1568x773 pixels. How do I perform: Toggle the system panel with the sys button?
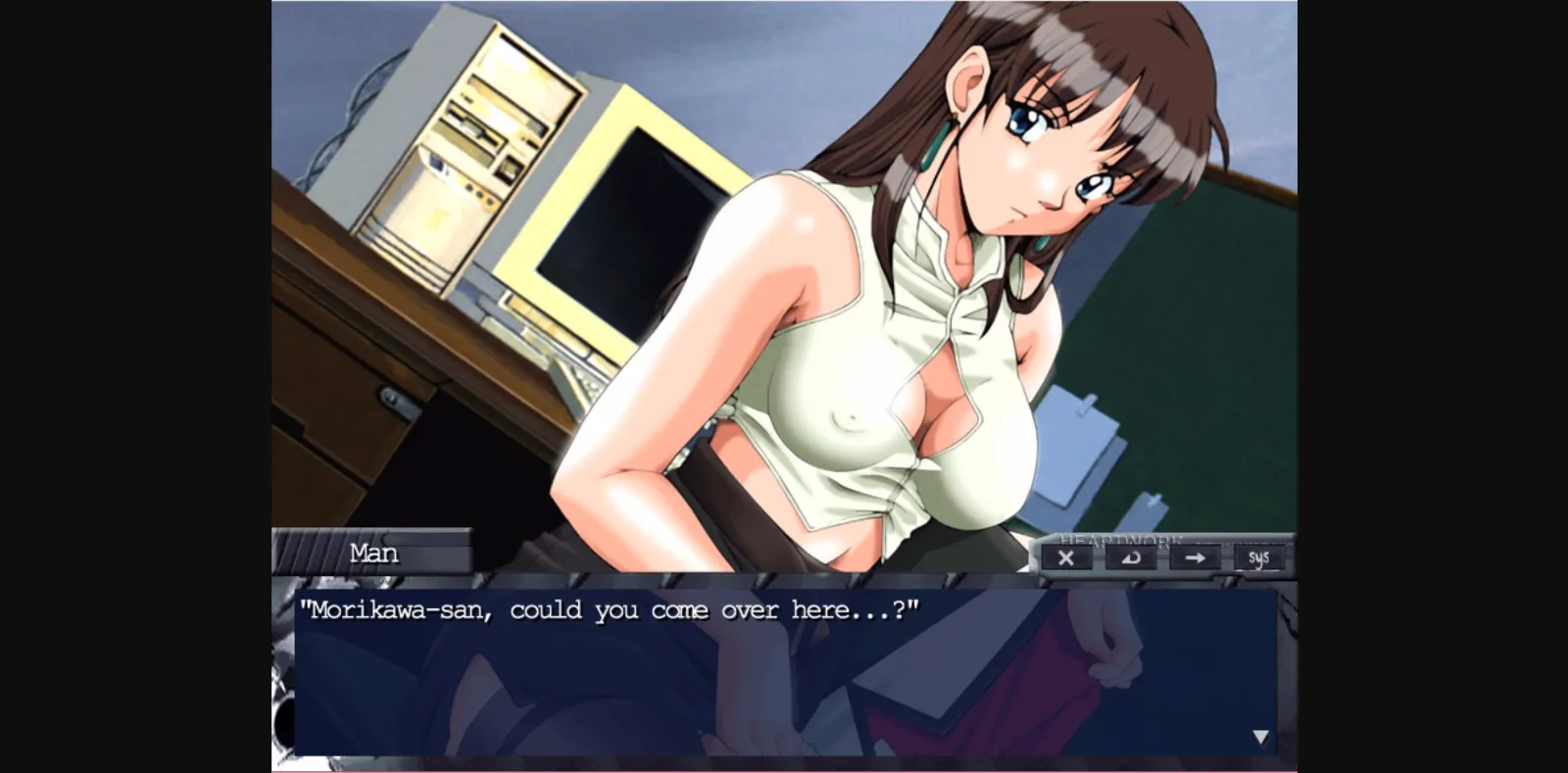pos(1260,557)
